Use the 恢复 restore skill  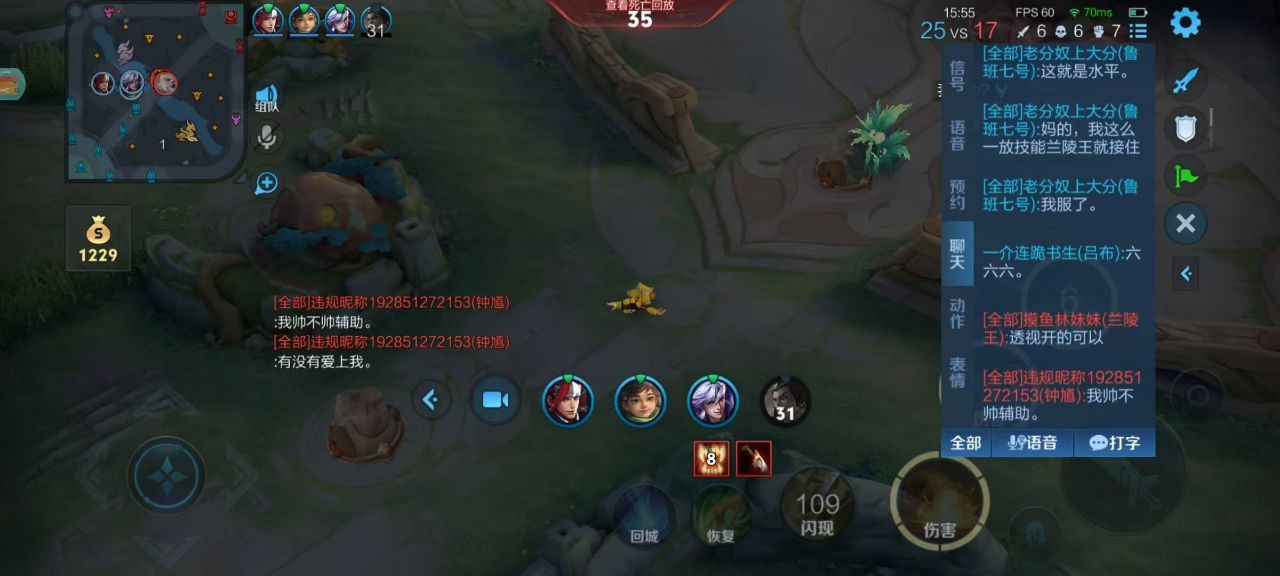tap(720, 515)
